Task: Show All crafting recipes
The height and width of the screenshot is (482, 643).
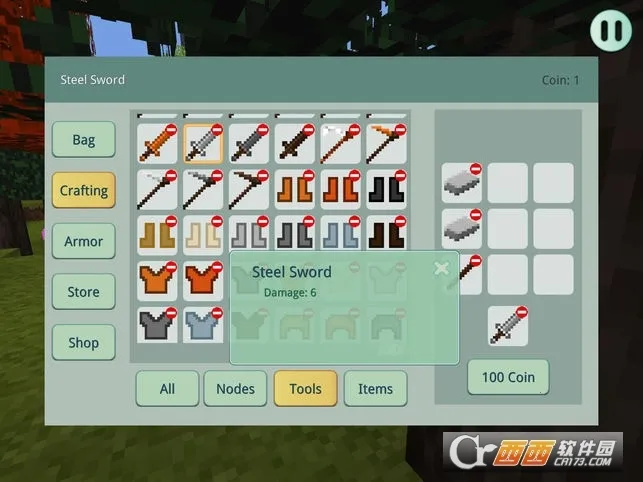Action: [167, 388]
